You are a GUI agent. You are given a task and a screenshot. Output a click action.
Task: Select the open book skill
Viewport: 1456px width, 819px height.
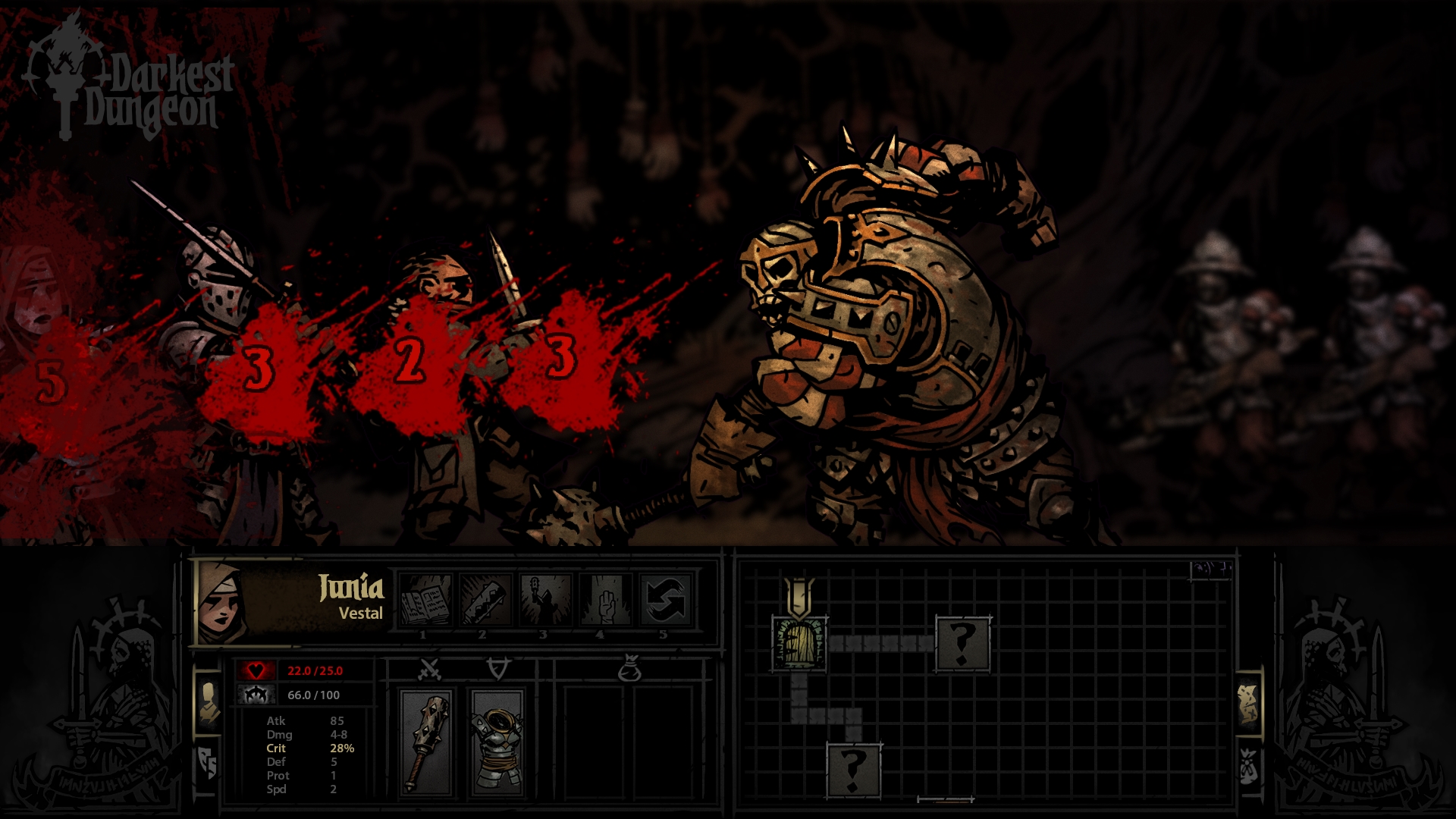425,600
